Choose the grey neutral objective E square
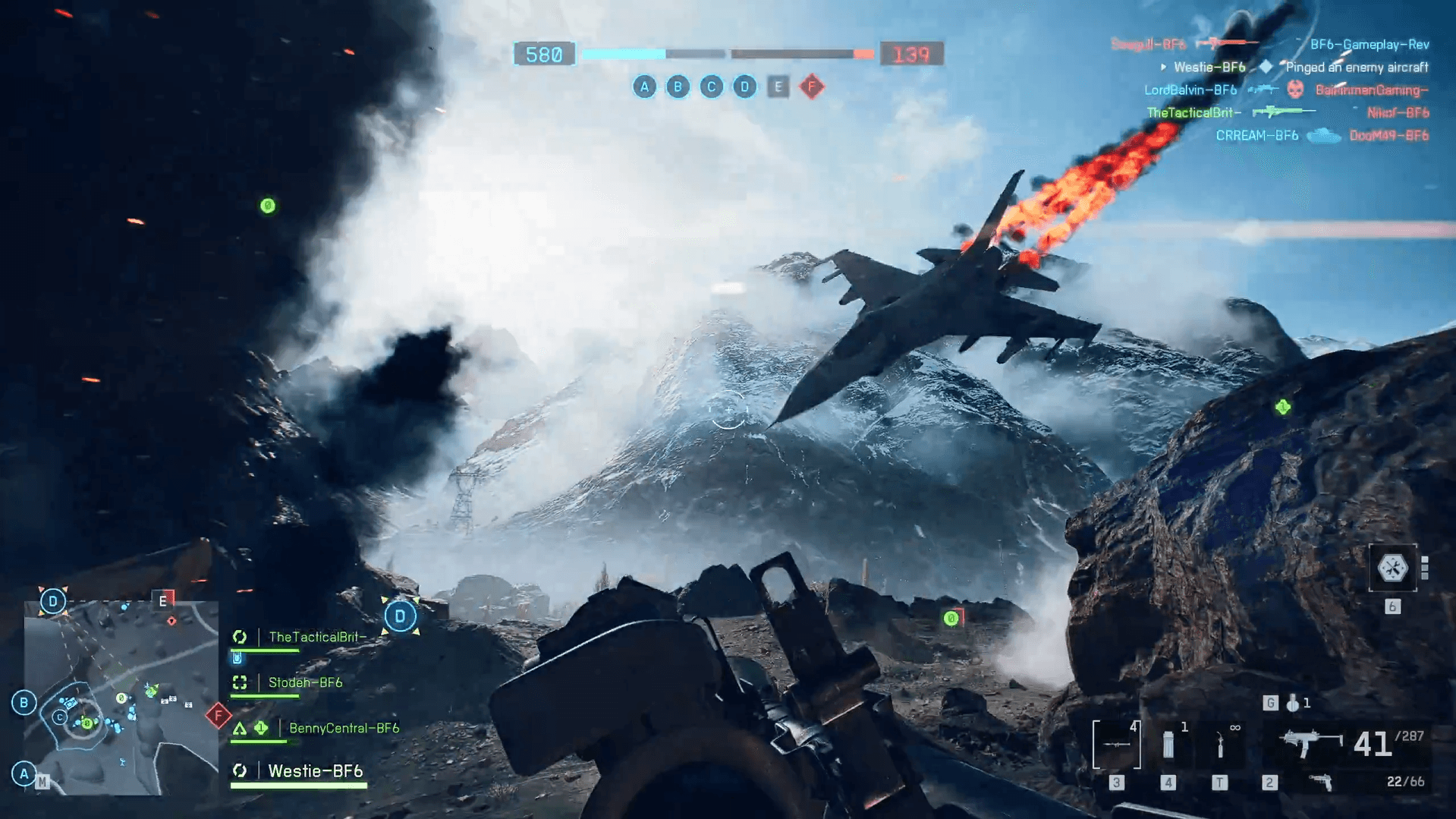 (x=778, y=87)
